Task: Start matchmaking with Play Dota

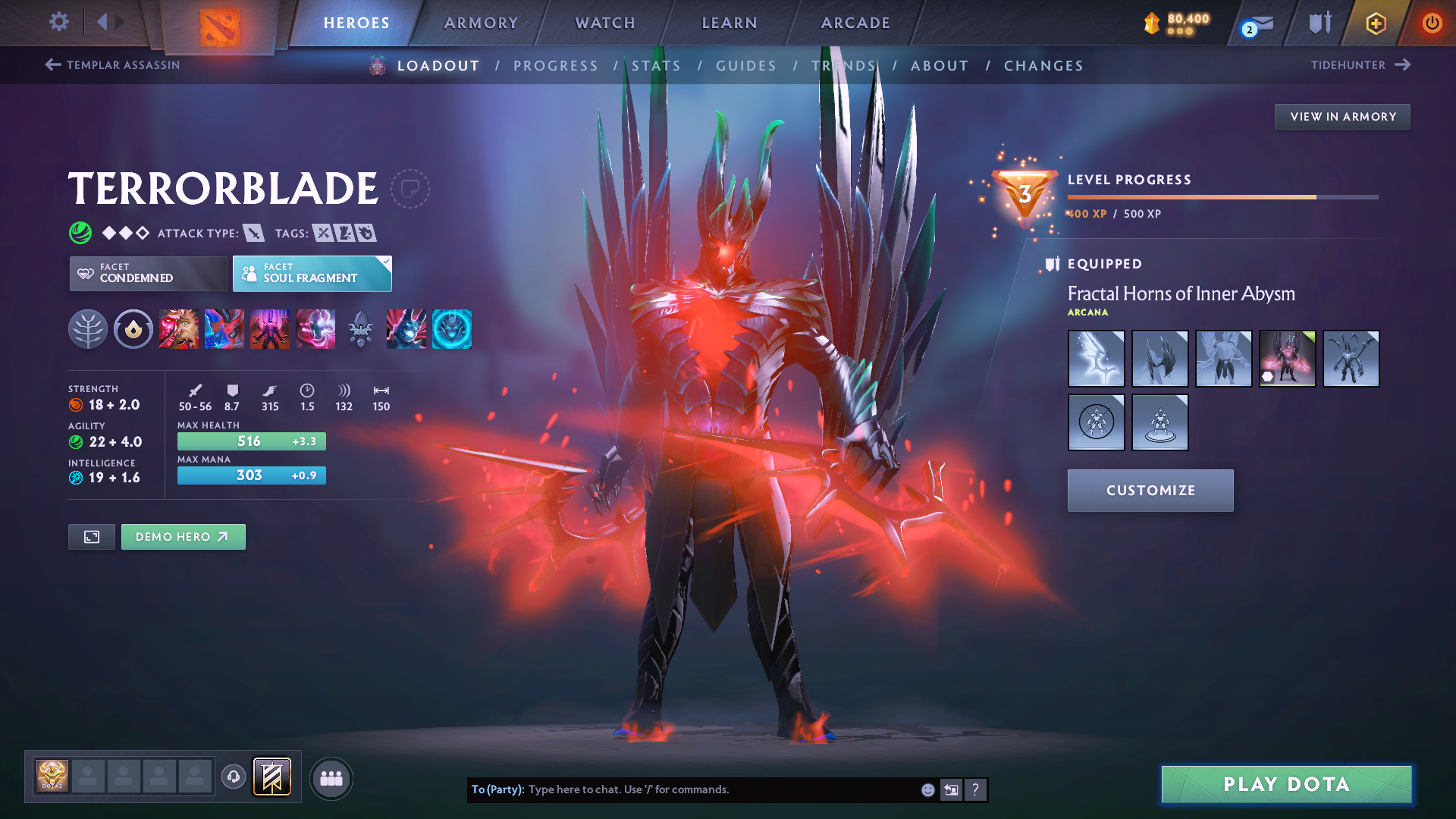Action: [1286, 784]
